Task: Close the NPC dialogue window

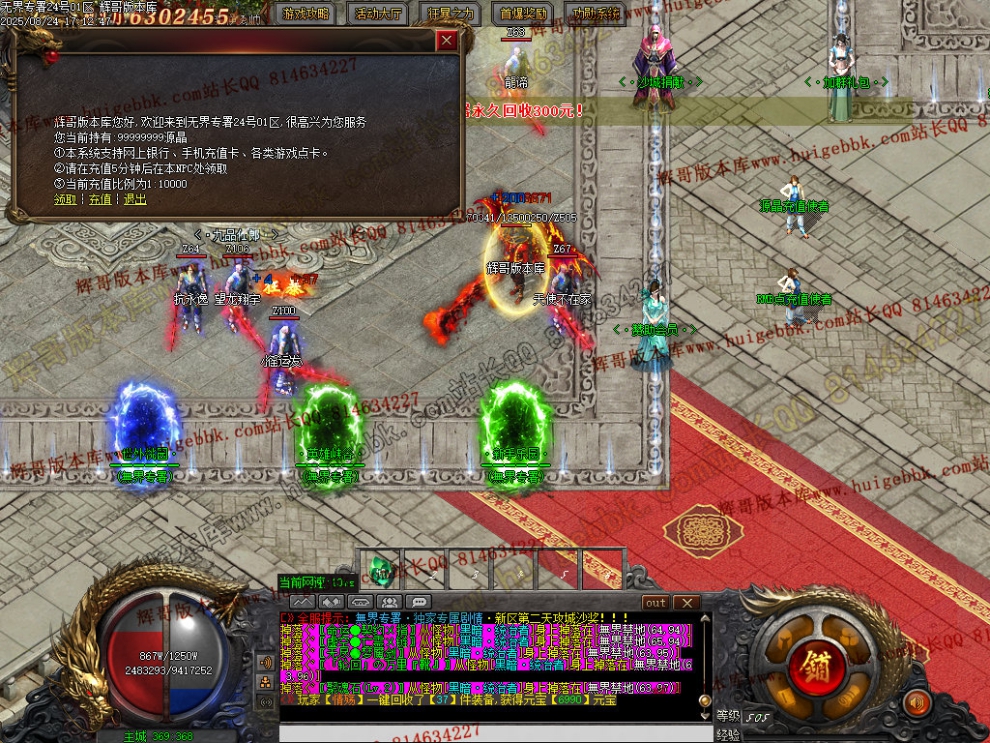Action: (447, 41)
